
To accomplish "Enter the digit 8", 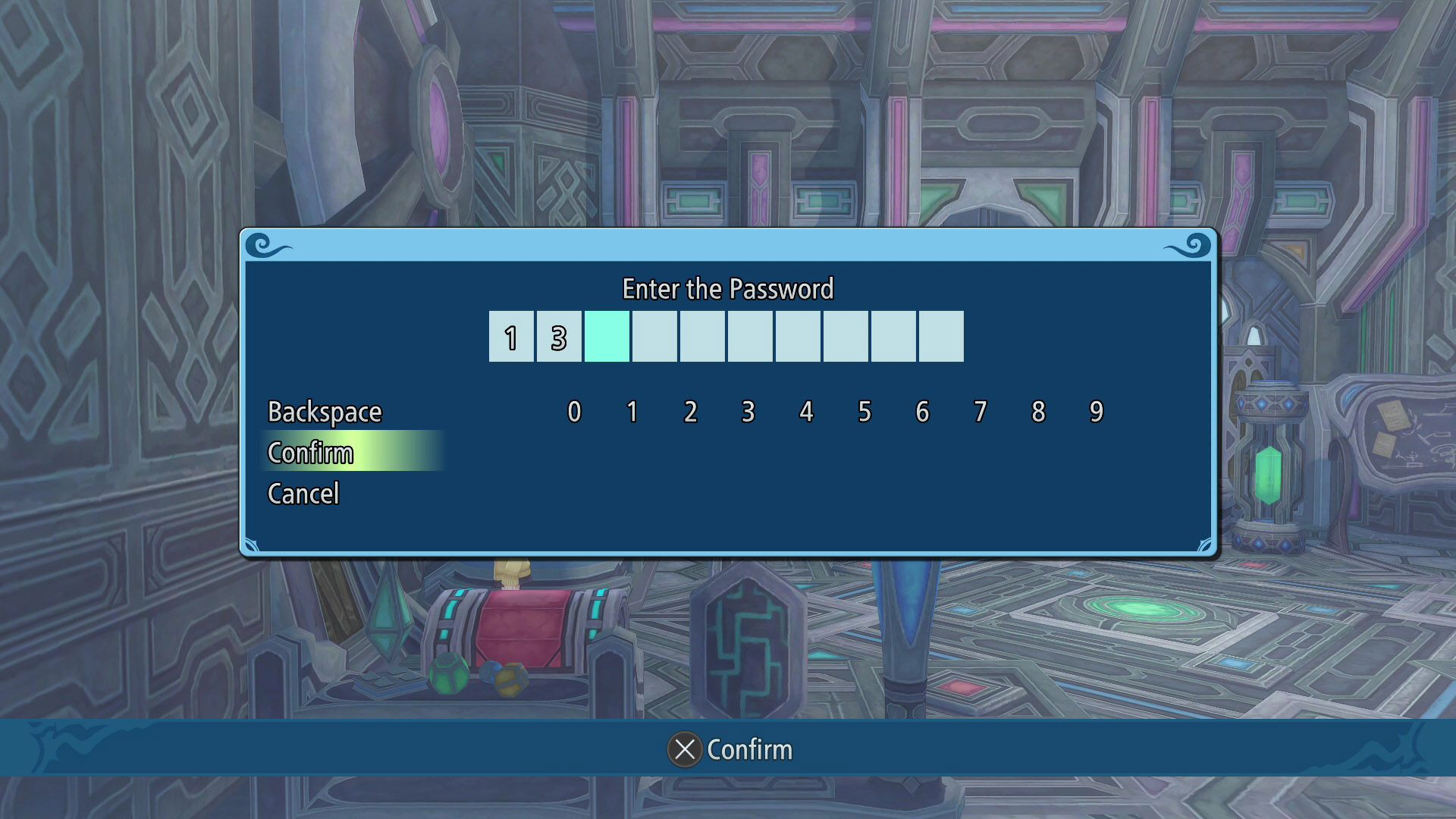I will click(1038, 412).
